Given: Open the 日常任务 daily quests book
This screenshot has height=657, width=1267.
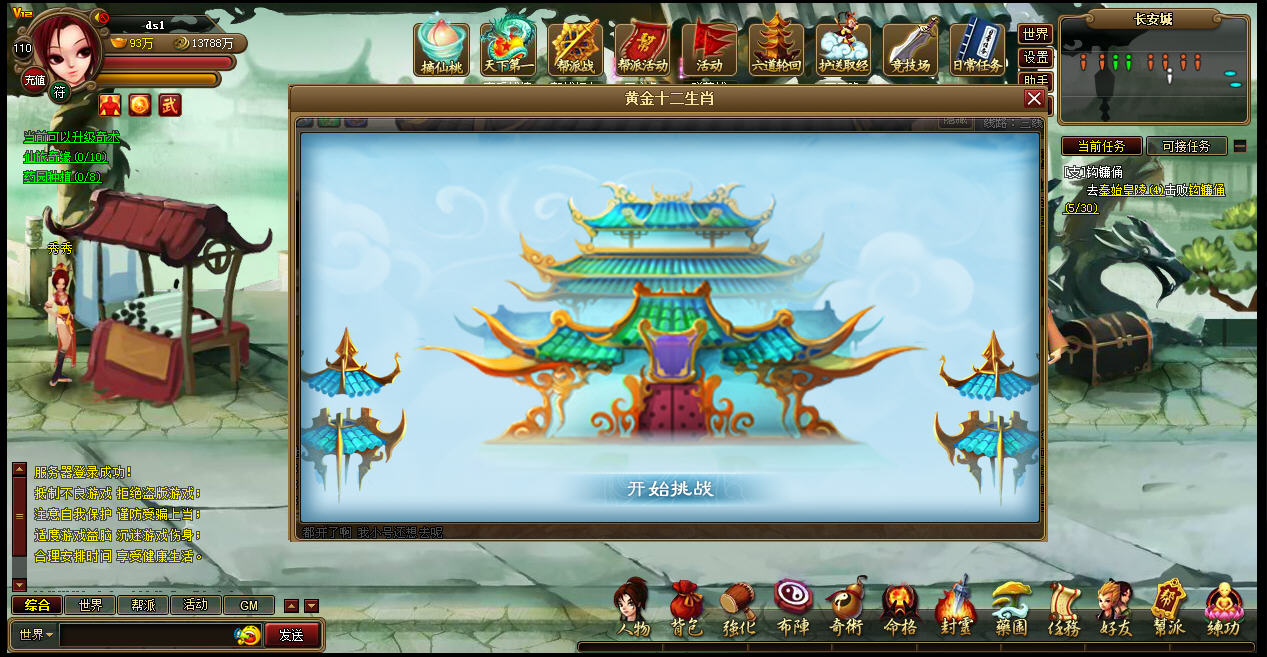Looking at the screenshot, I should pos(976,48).
